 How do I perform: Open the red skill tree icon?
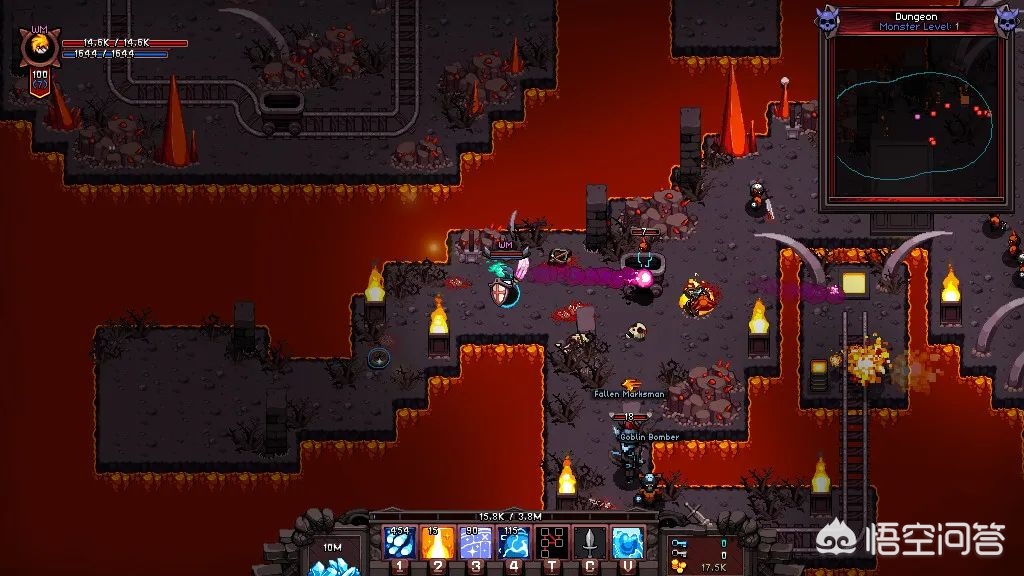coord(552,543)
